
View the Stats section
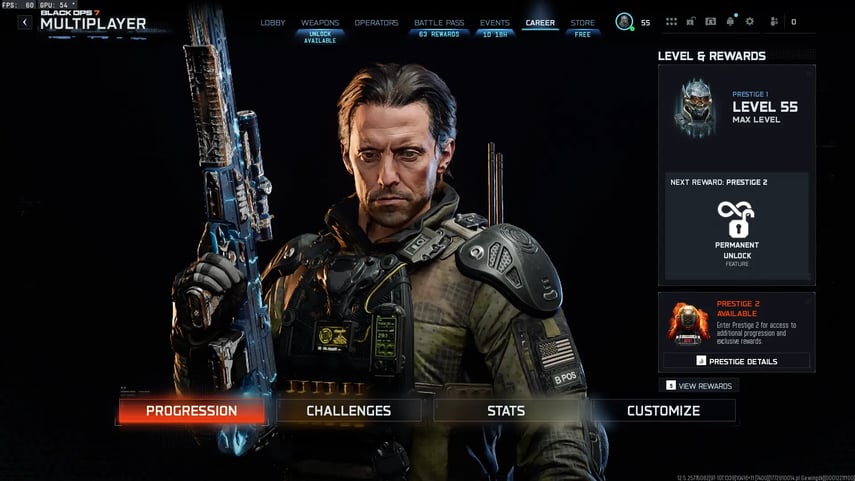(x=506, y=410)
